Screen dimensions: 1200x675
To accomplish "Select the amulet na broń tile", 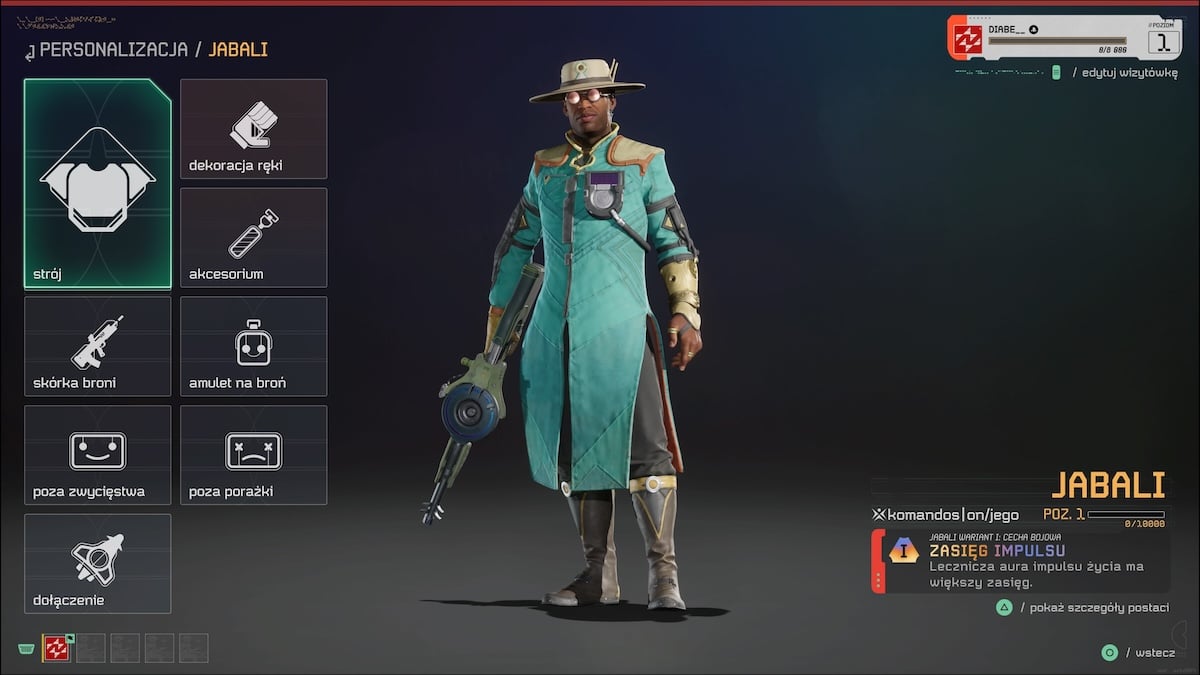I will point(253,346).
